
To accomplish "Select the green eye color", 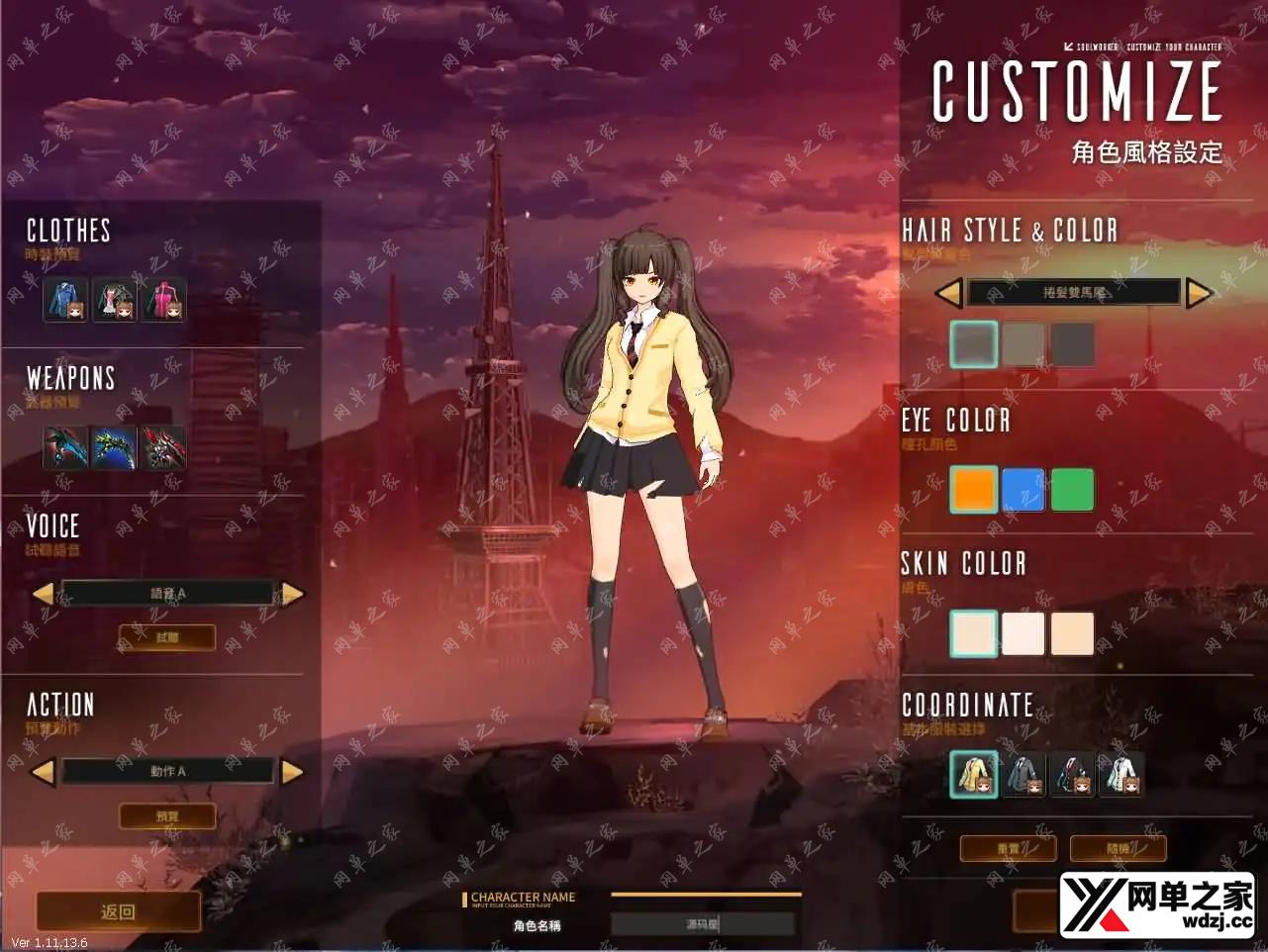I will (1072, 490).
